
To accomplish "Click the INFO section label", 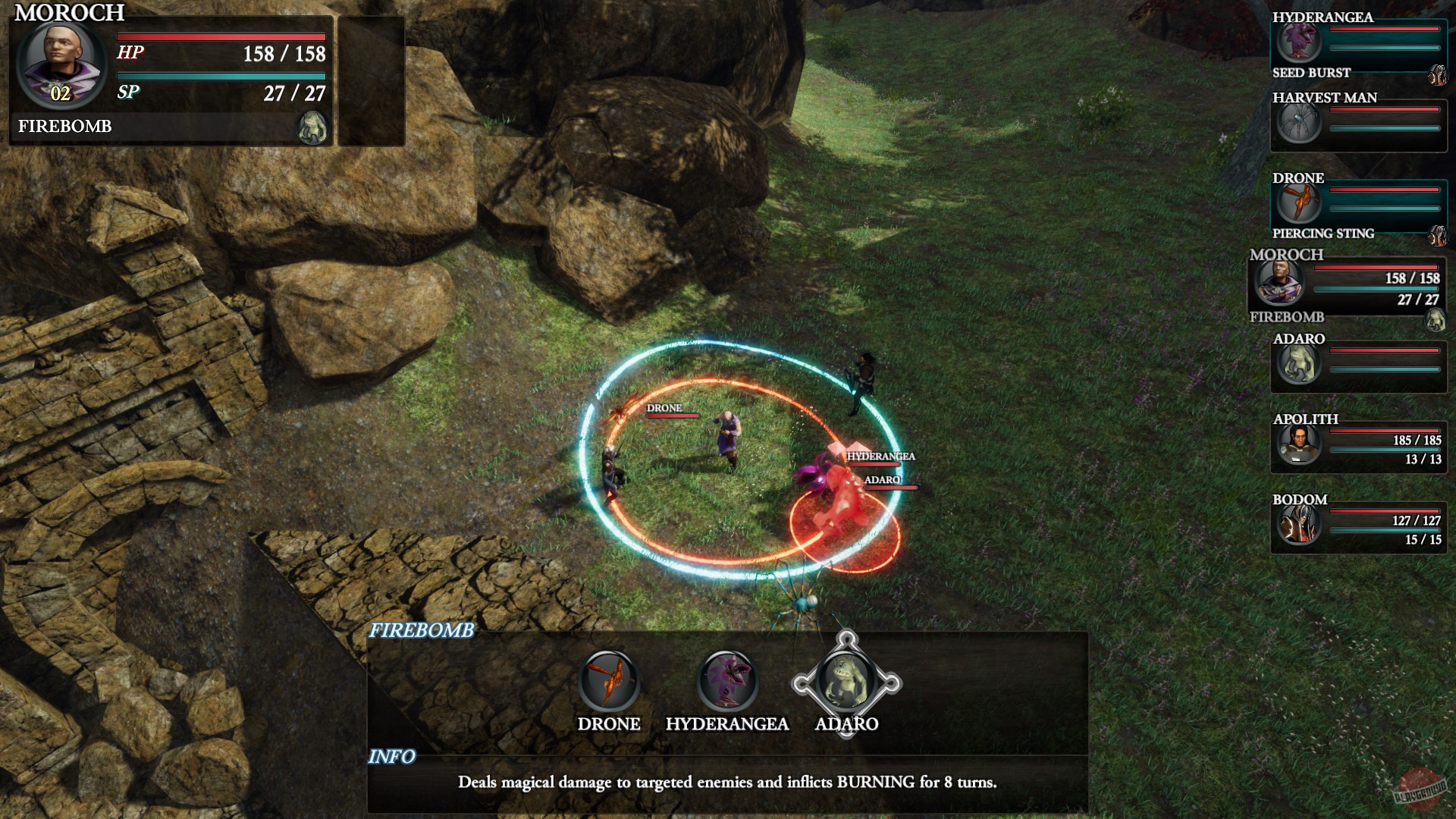I will coord(391,755).
